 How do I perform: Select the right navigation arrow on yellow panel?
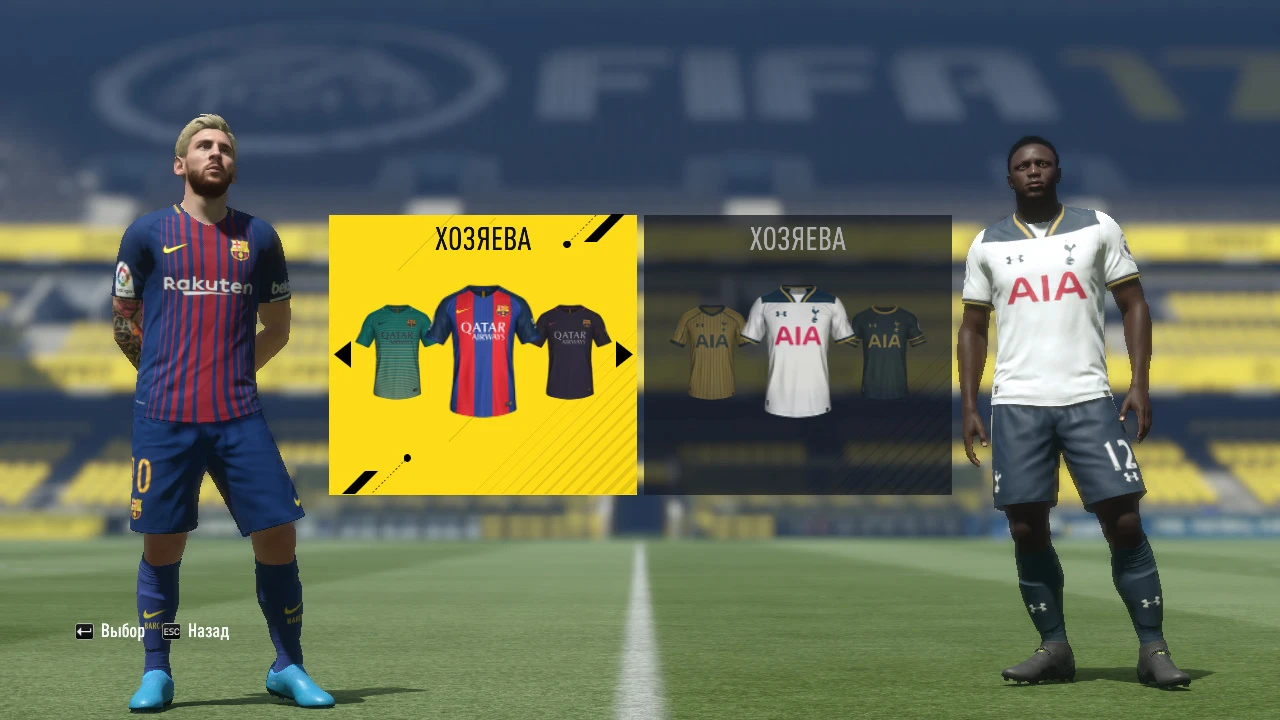tap(623, 355)
